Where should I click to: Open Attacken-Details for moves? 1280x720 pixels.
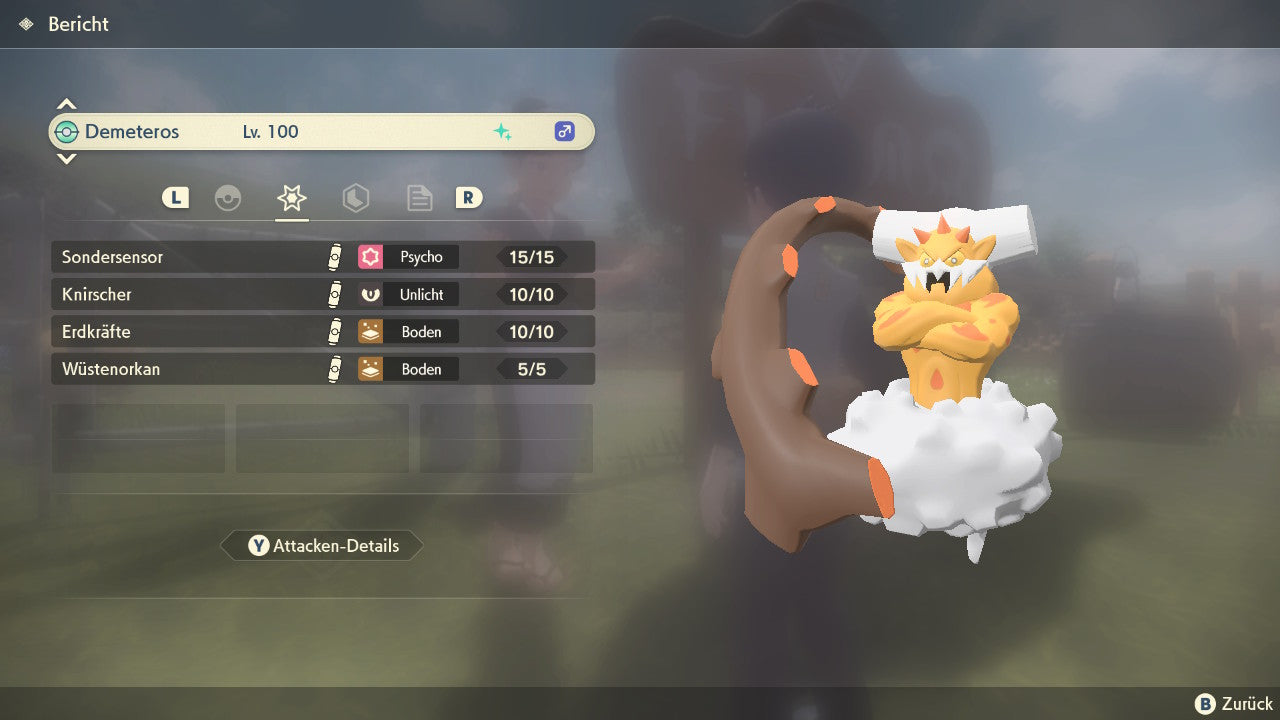322,546
